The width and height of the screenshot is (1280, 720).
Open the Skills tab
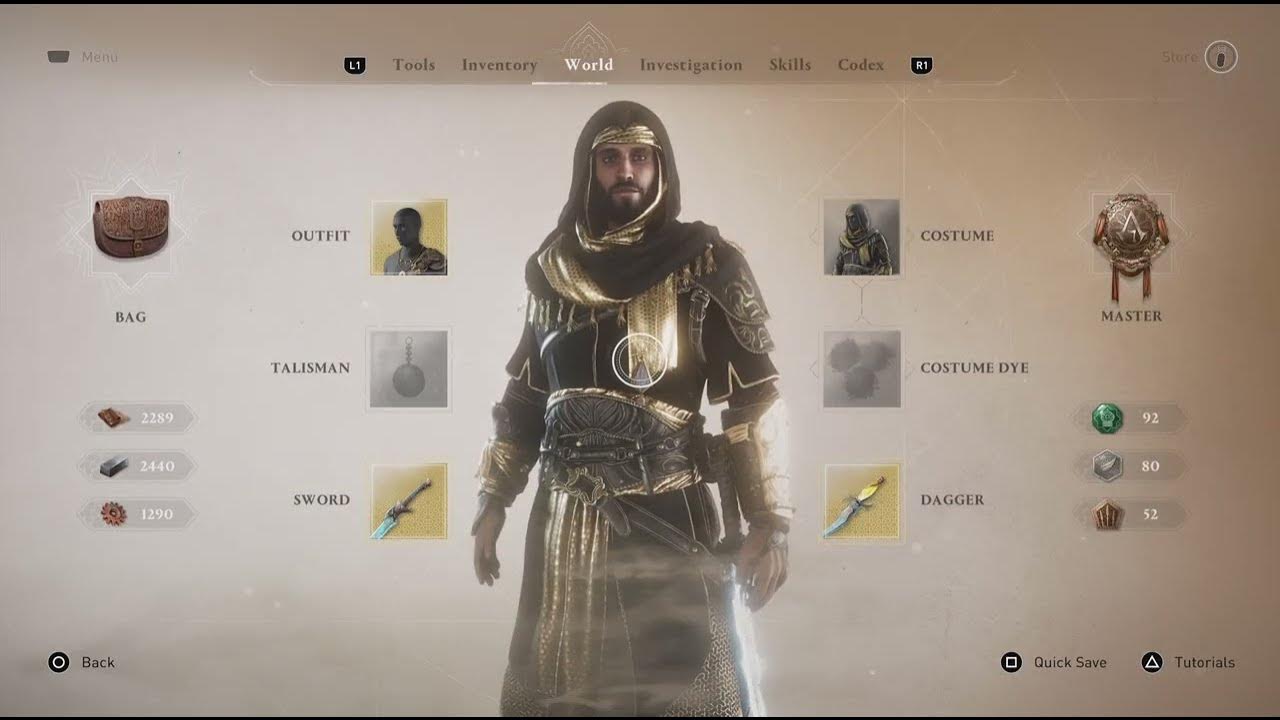pos(790,65)
